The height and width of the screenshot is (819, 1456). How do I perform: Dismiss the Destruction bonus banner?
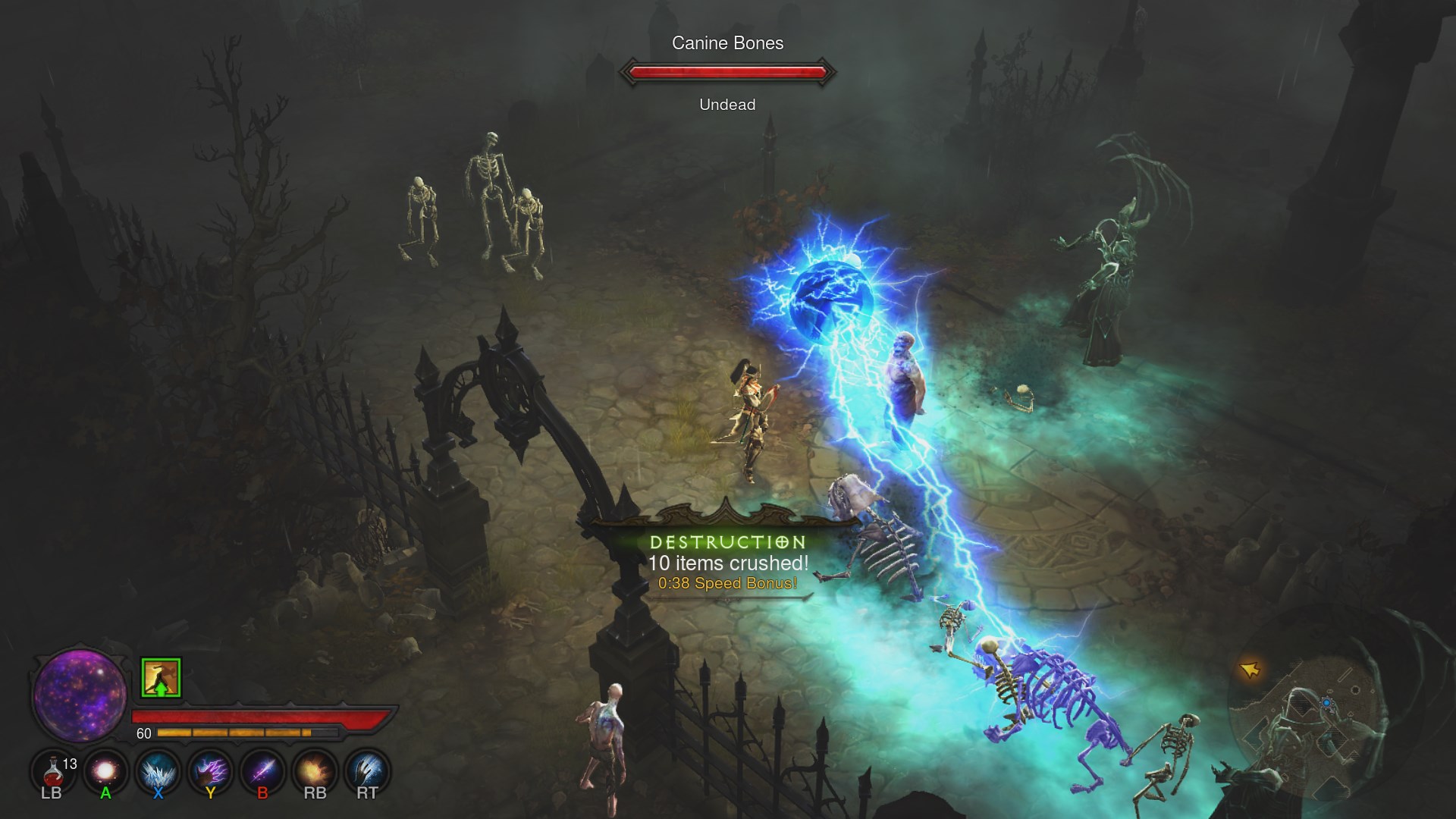(727, 563)
